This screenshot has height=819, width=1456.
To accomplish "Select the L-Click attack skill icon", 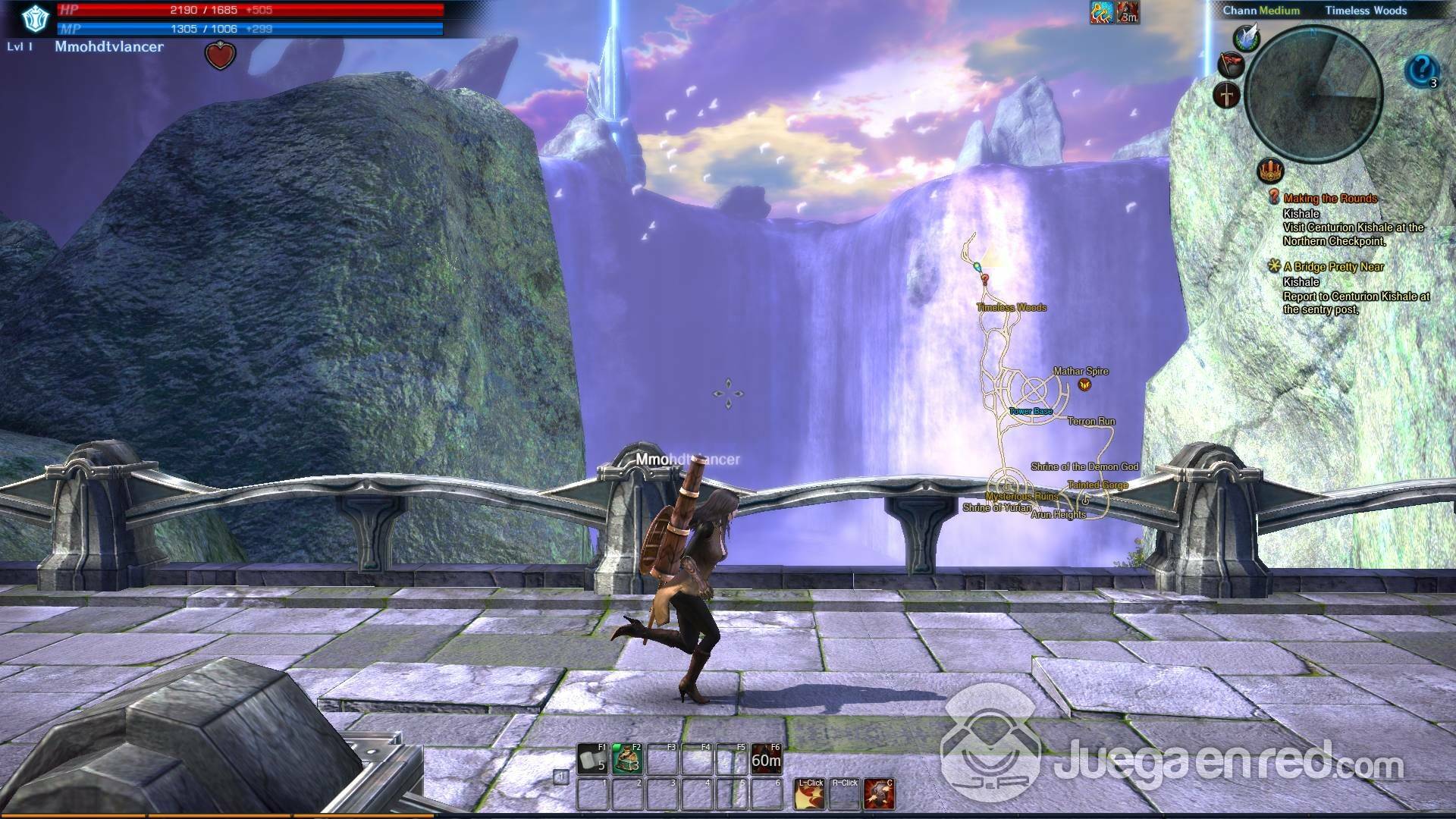I will tap(809, 794).
